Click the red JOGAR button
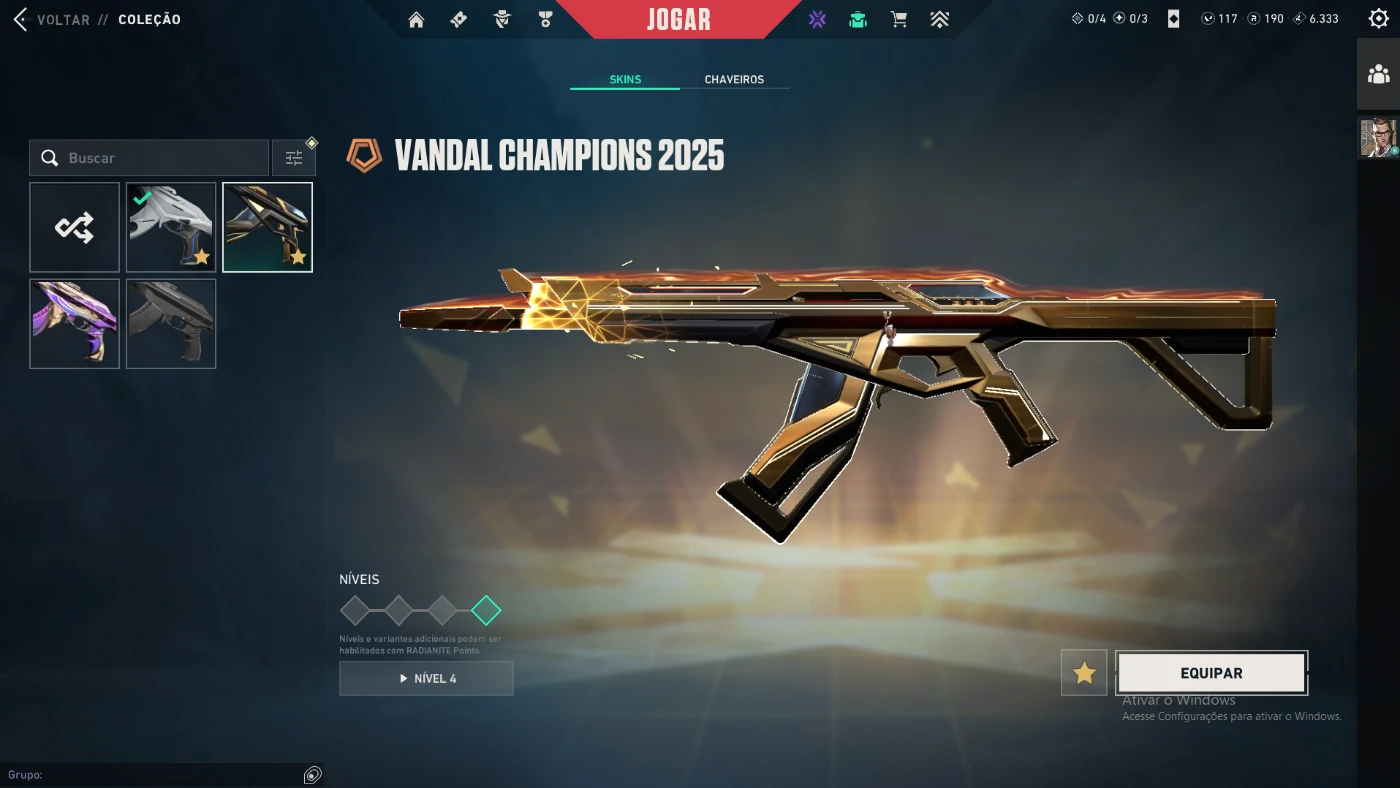The width and height of the screenshot is (1400, 788). 678,19
